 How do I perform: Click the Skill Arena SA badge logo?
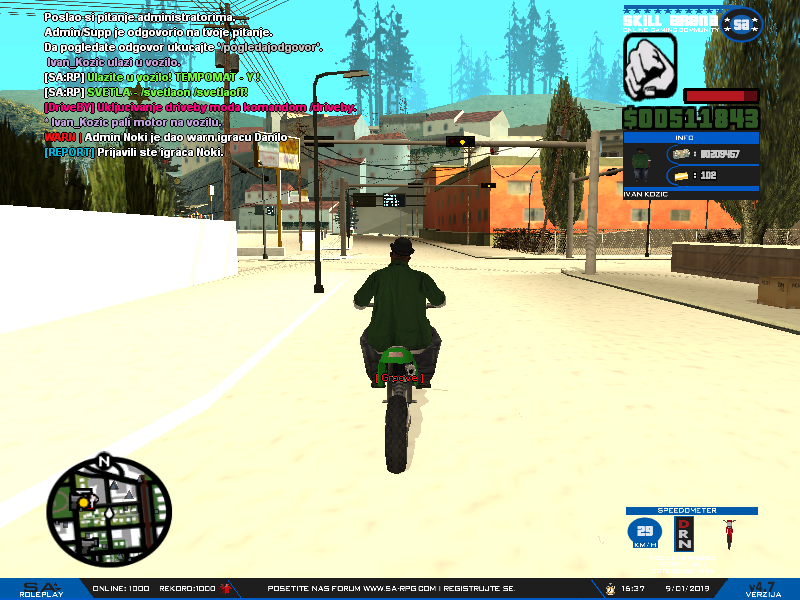click(741, 24)
